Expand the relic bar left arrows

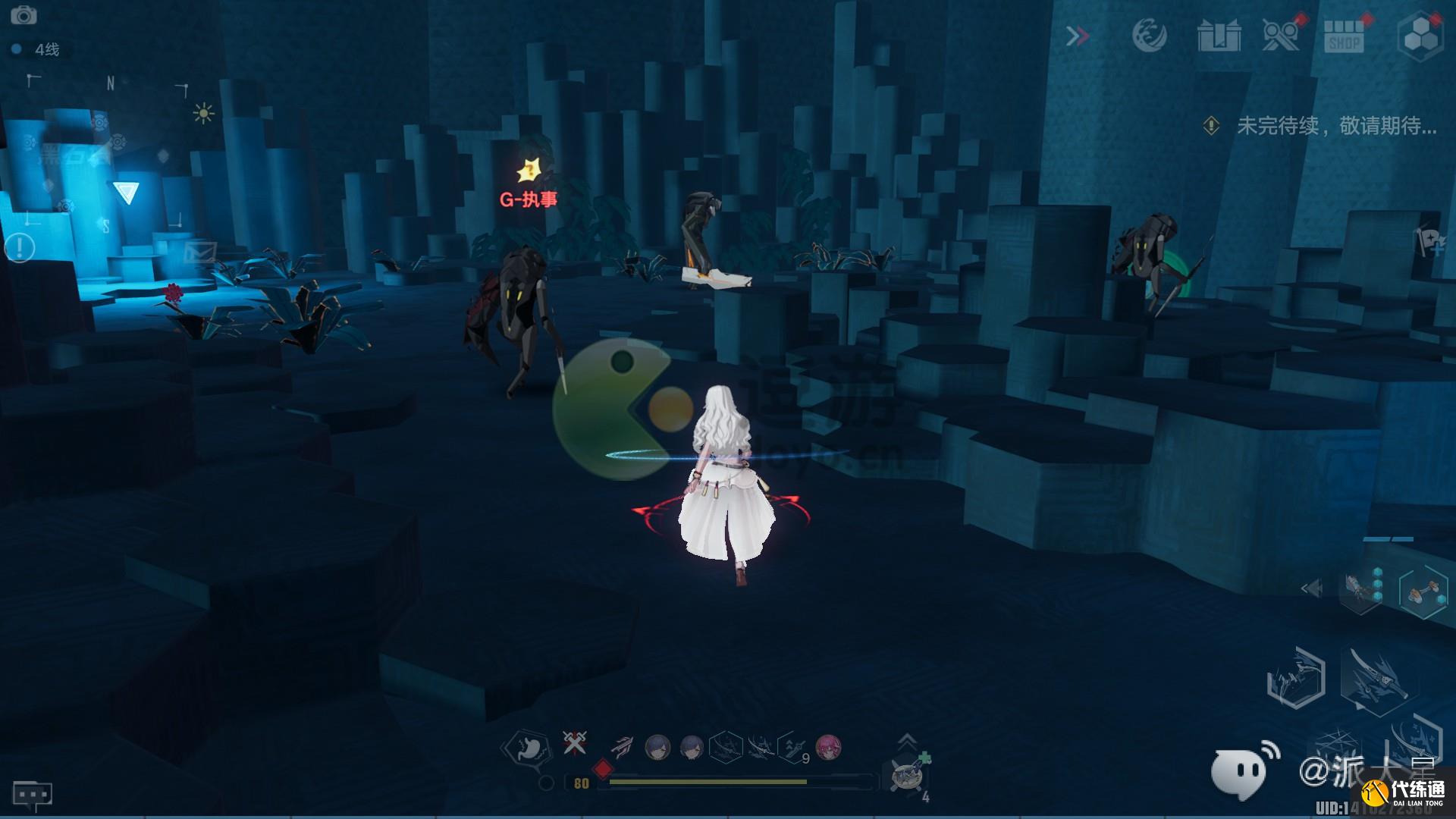coord(1311,588)
